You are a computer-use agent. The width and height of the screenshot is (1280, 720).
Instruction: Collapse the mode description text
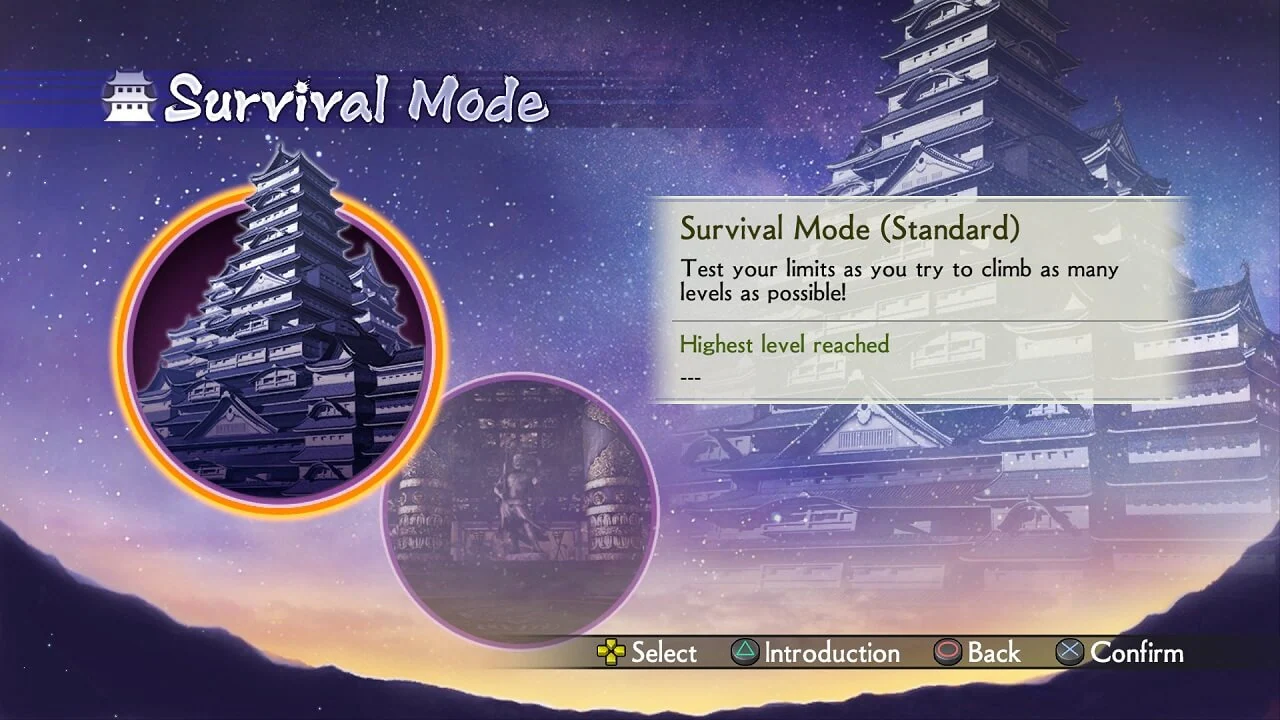898,280
